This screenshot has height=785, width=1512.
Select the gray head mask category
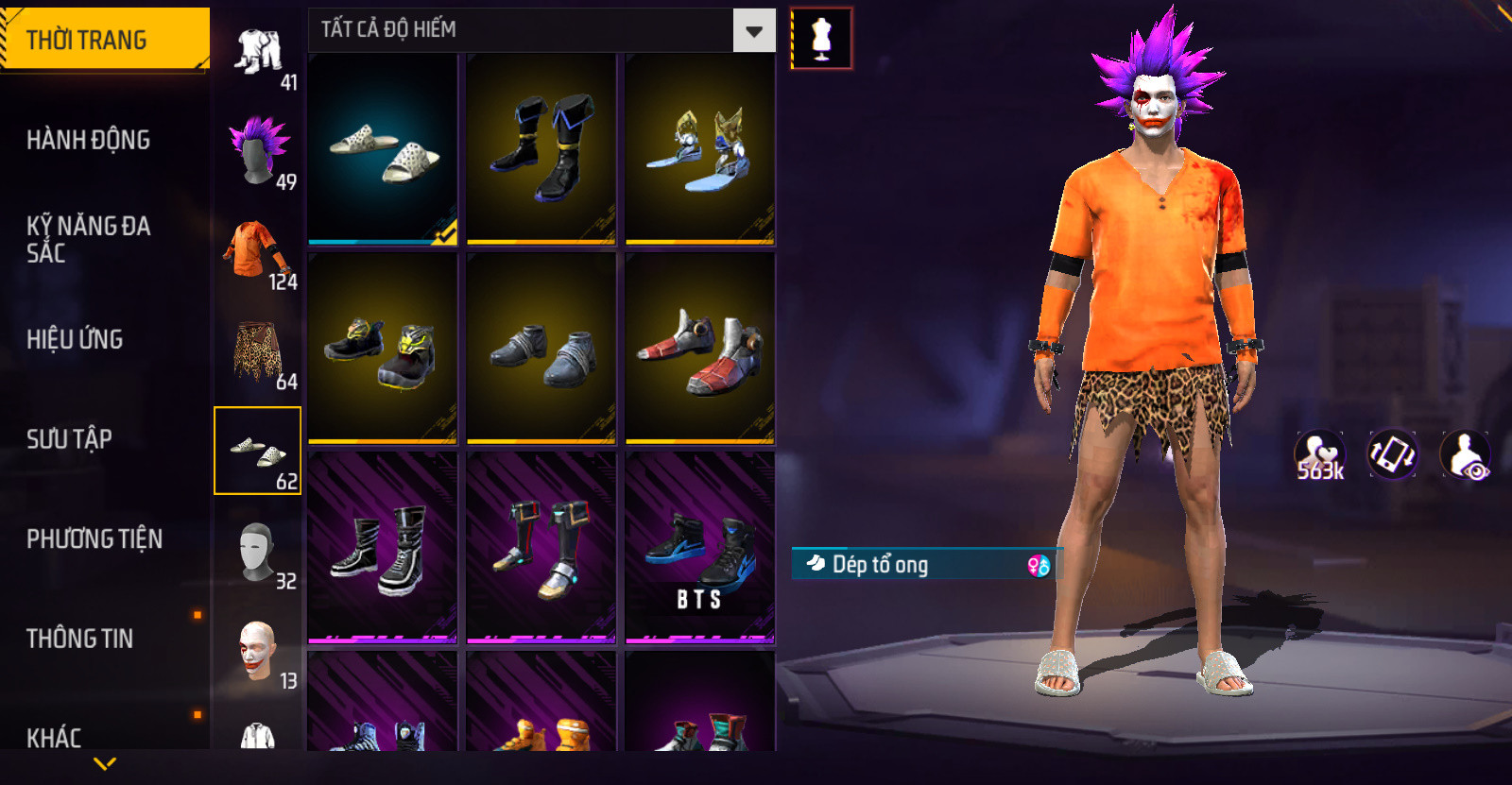pos(257,552)
